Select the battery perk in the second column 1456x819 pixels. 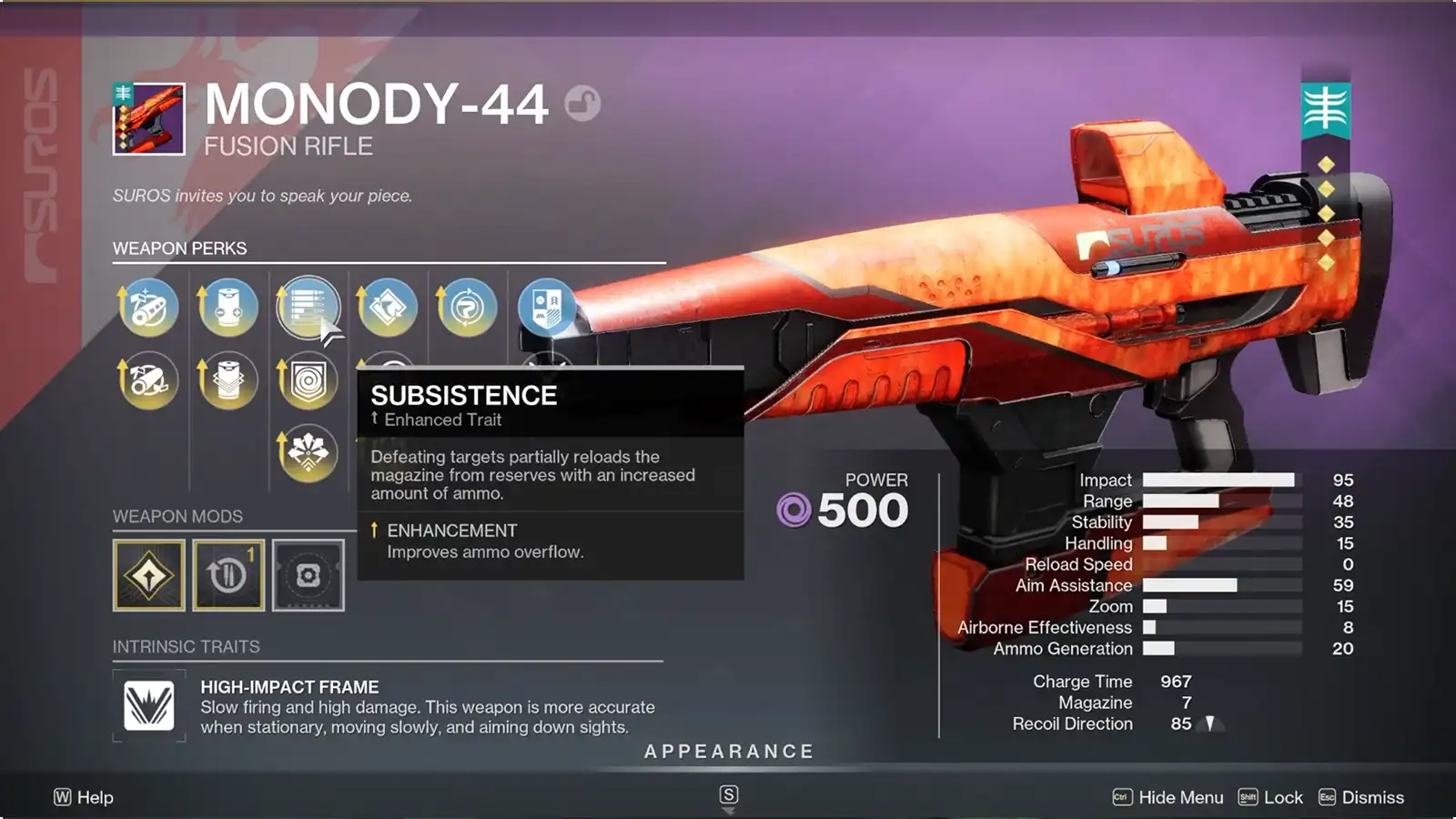227,308
